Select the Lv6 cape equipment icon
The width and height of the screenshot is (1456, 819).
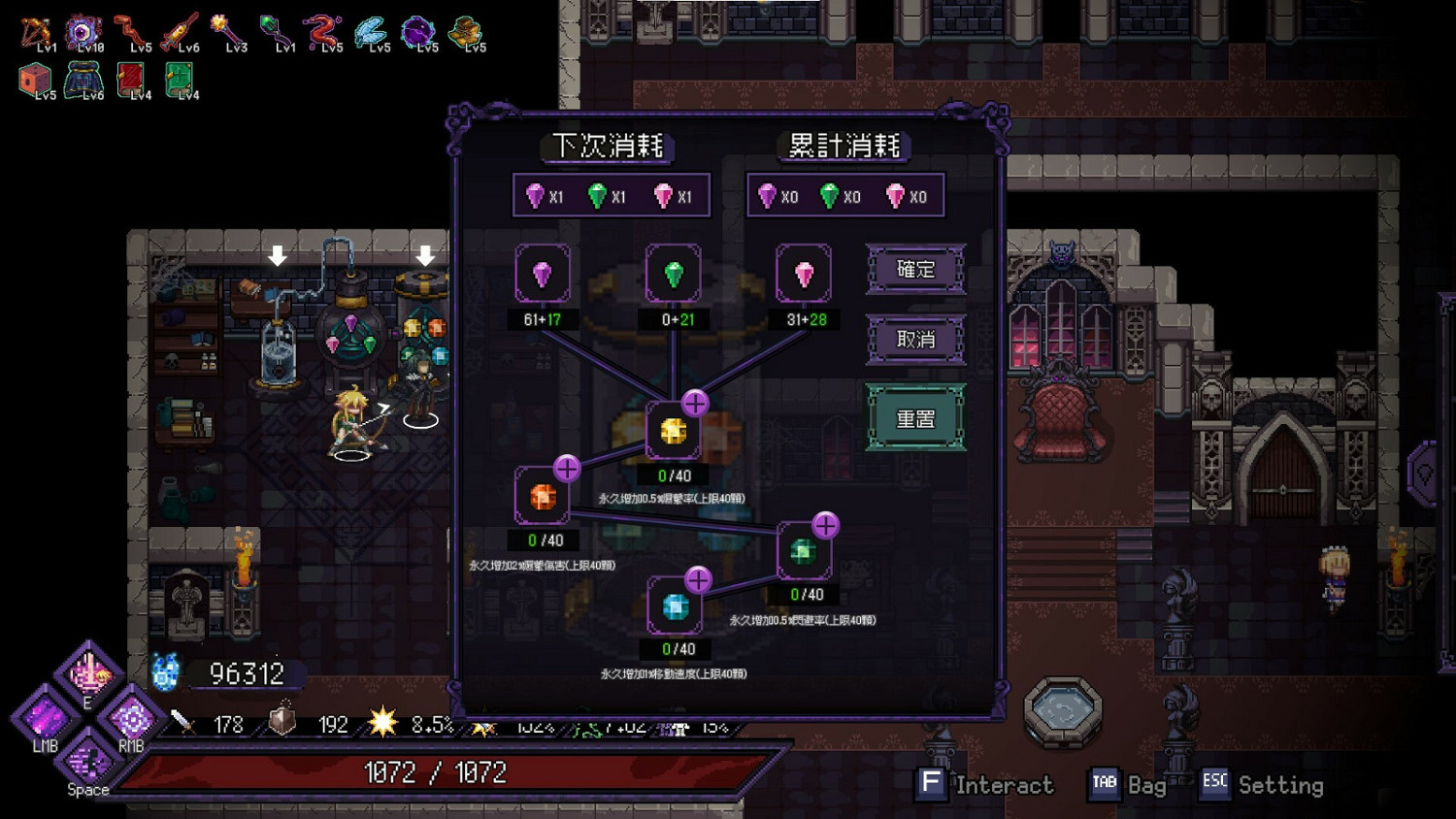83,78
